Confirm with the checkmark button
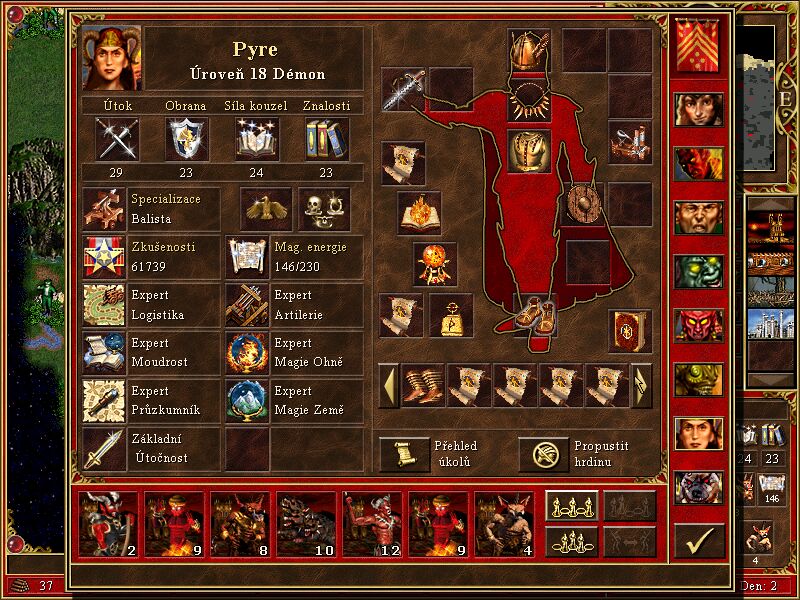 [x=699, y=541]
